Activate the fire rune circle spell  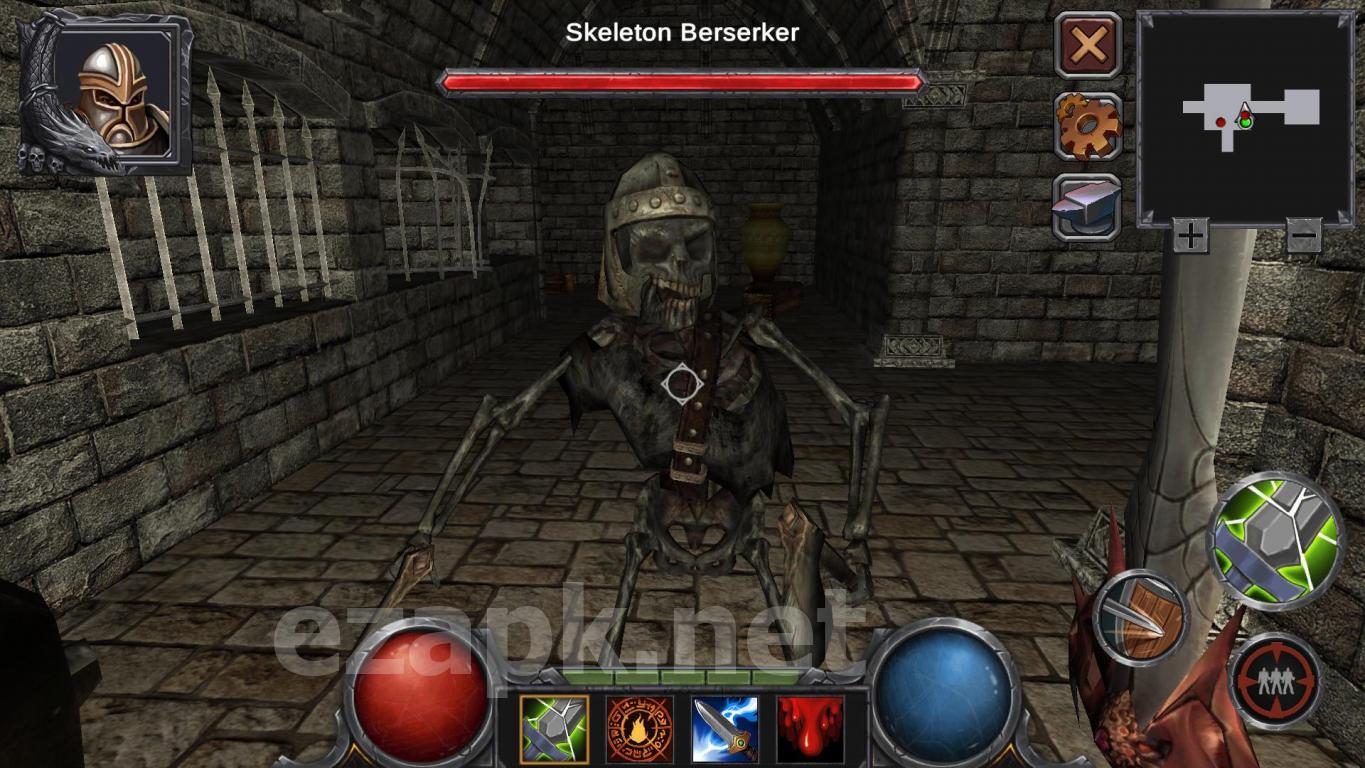tap(640, 730)
